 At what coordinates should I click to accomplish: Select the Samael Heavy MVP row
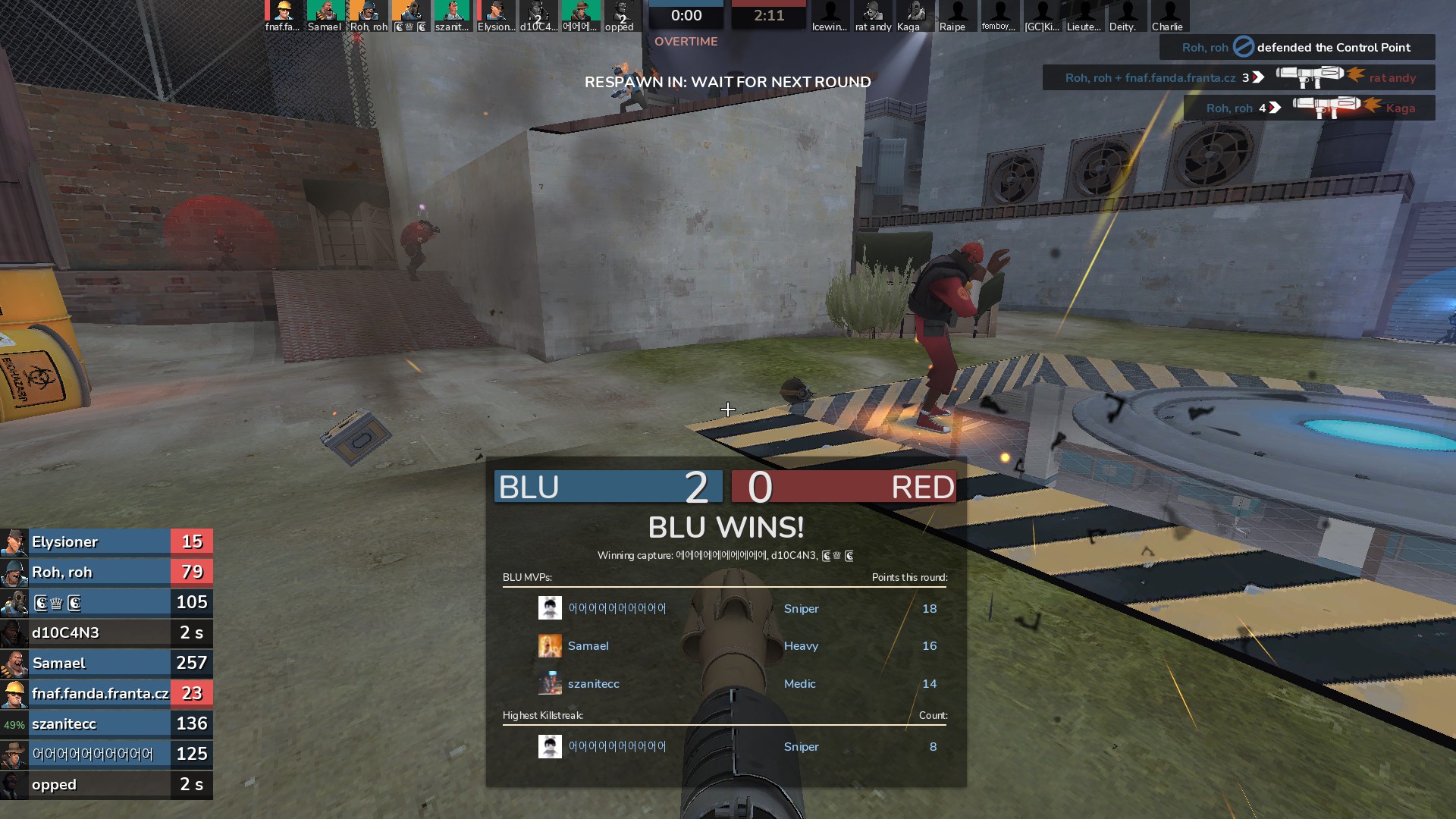coord(726,646)
